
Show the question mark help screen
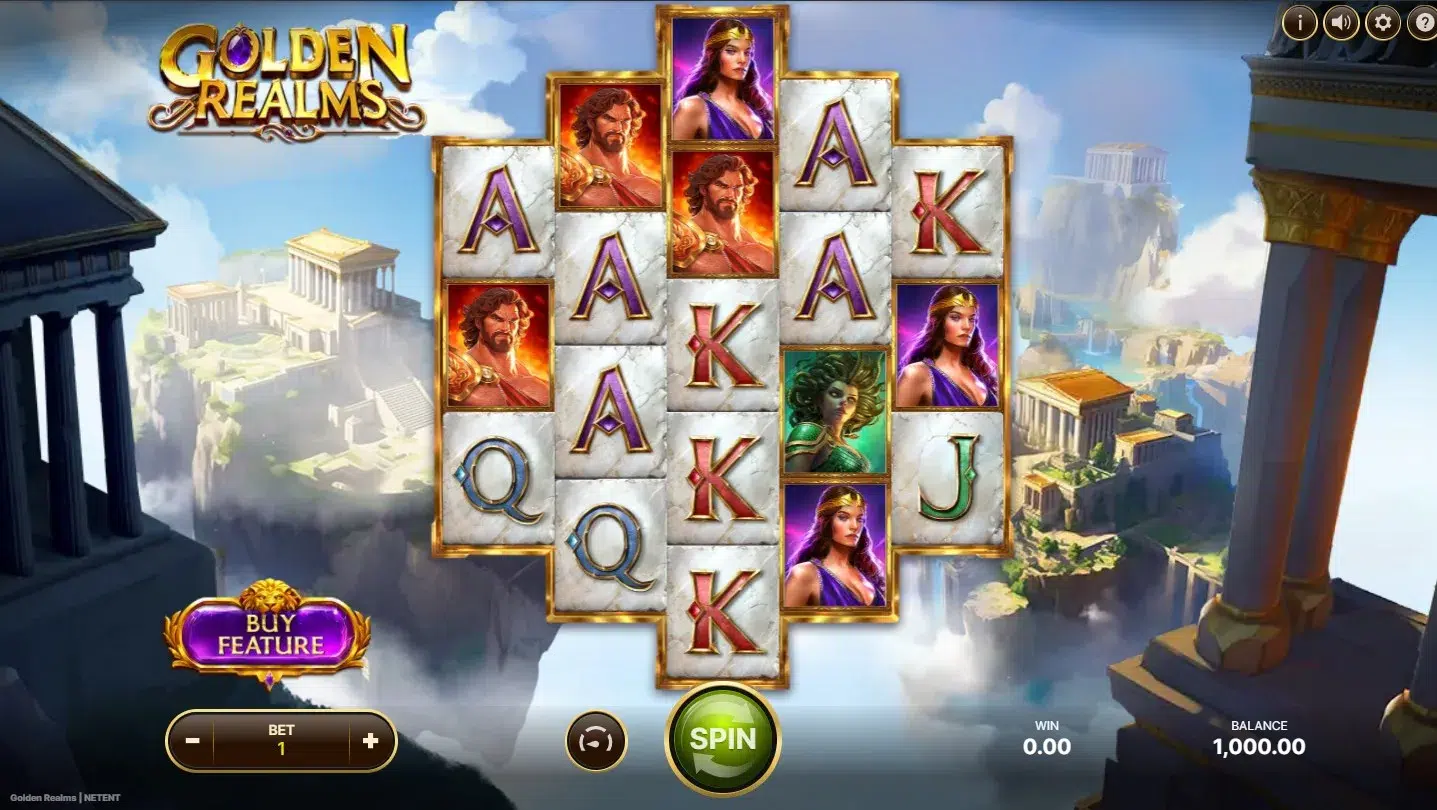tap(1423, 22)
